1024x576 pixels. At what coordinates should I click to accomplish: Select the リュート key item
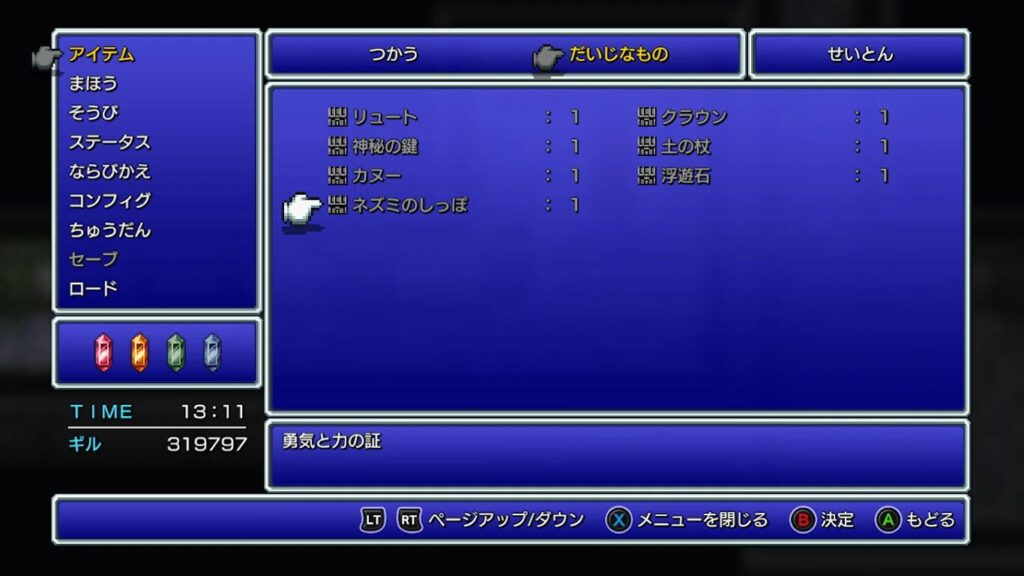pos(385,118)
